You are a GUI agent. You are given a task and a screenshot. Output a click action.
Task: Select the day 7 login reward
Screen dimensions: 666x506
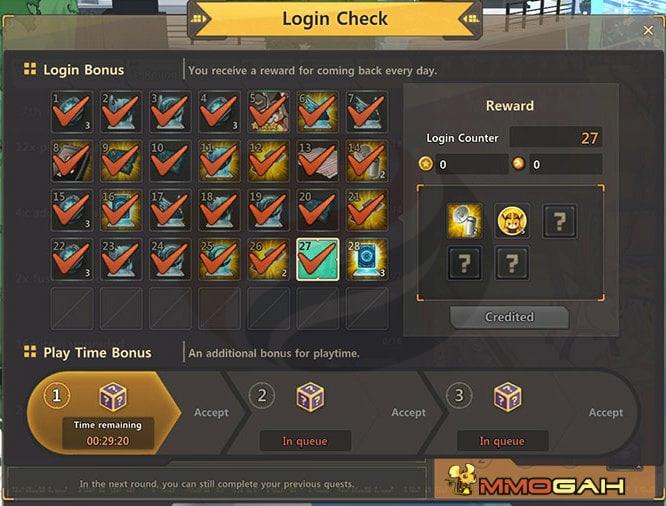point(367,112)
